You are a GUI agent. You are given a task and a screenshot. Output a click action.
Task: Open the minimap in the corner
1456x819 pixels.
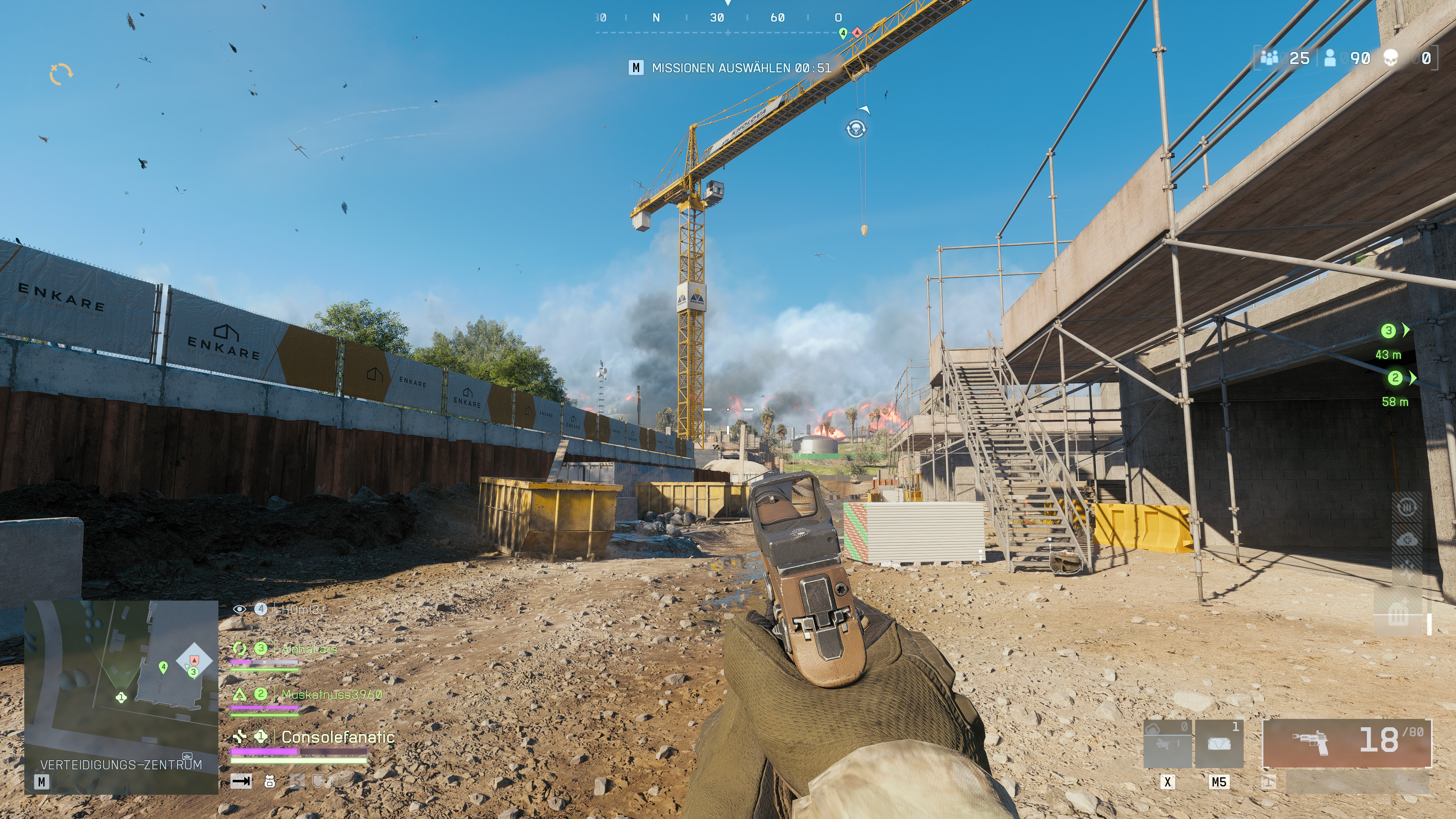[121, 697]
